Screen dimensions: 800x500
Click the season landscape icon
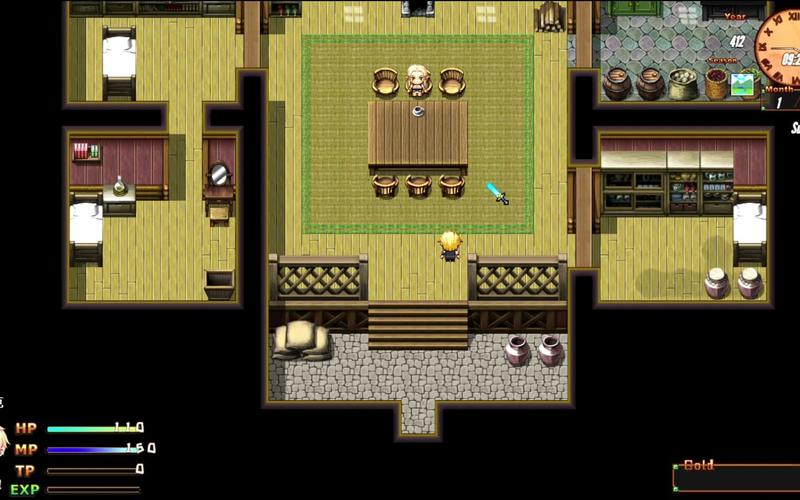(x=742, y=84)
